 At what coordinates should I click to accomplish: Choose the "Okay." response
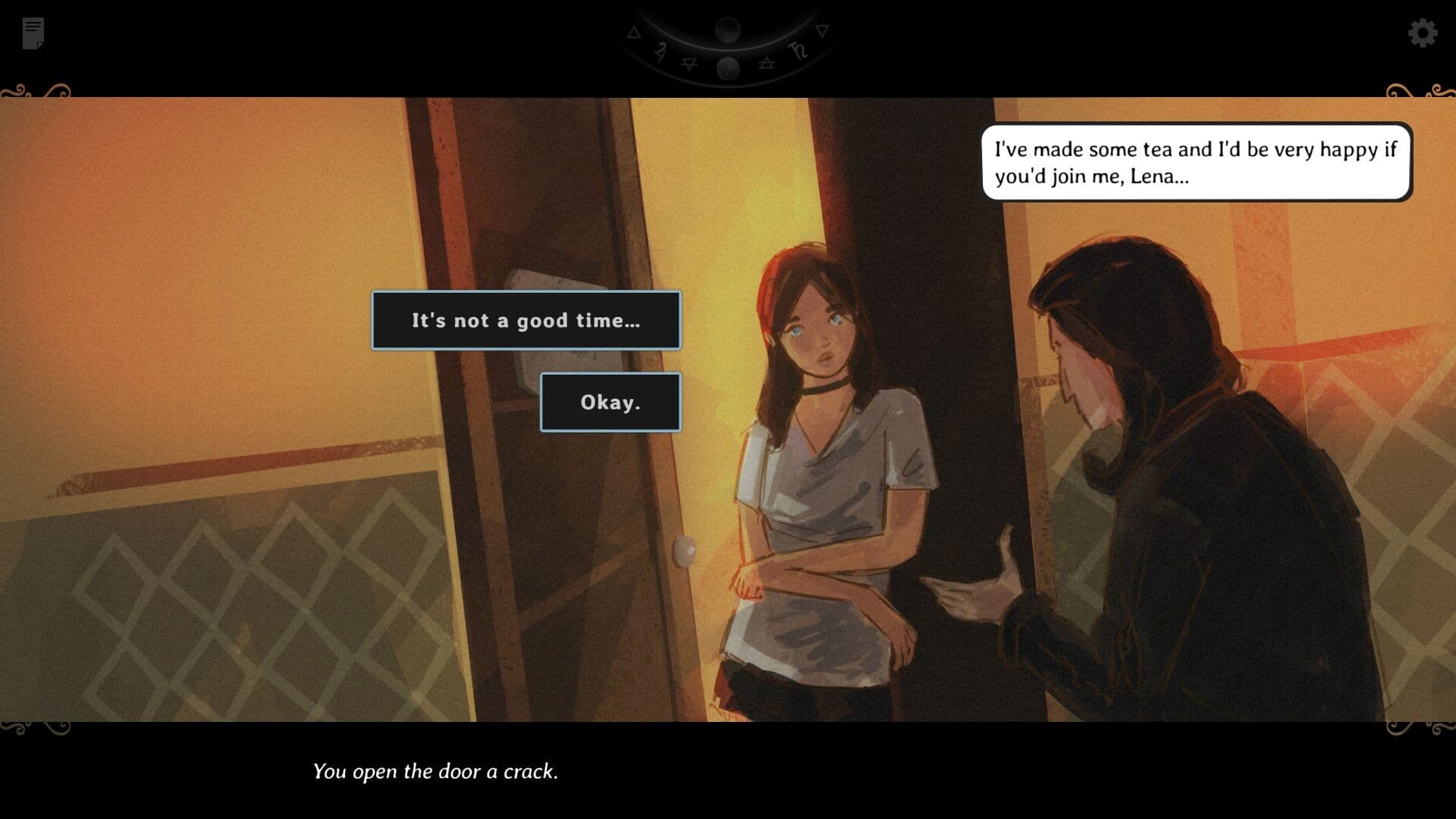click(x=610, y=402)
